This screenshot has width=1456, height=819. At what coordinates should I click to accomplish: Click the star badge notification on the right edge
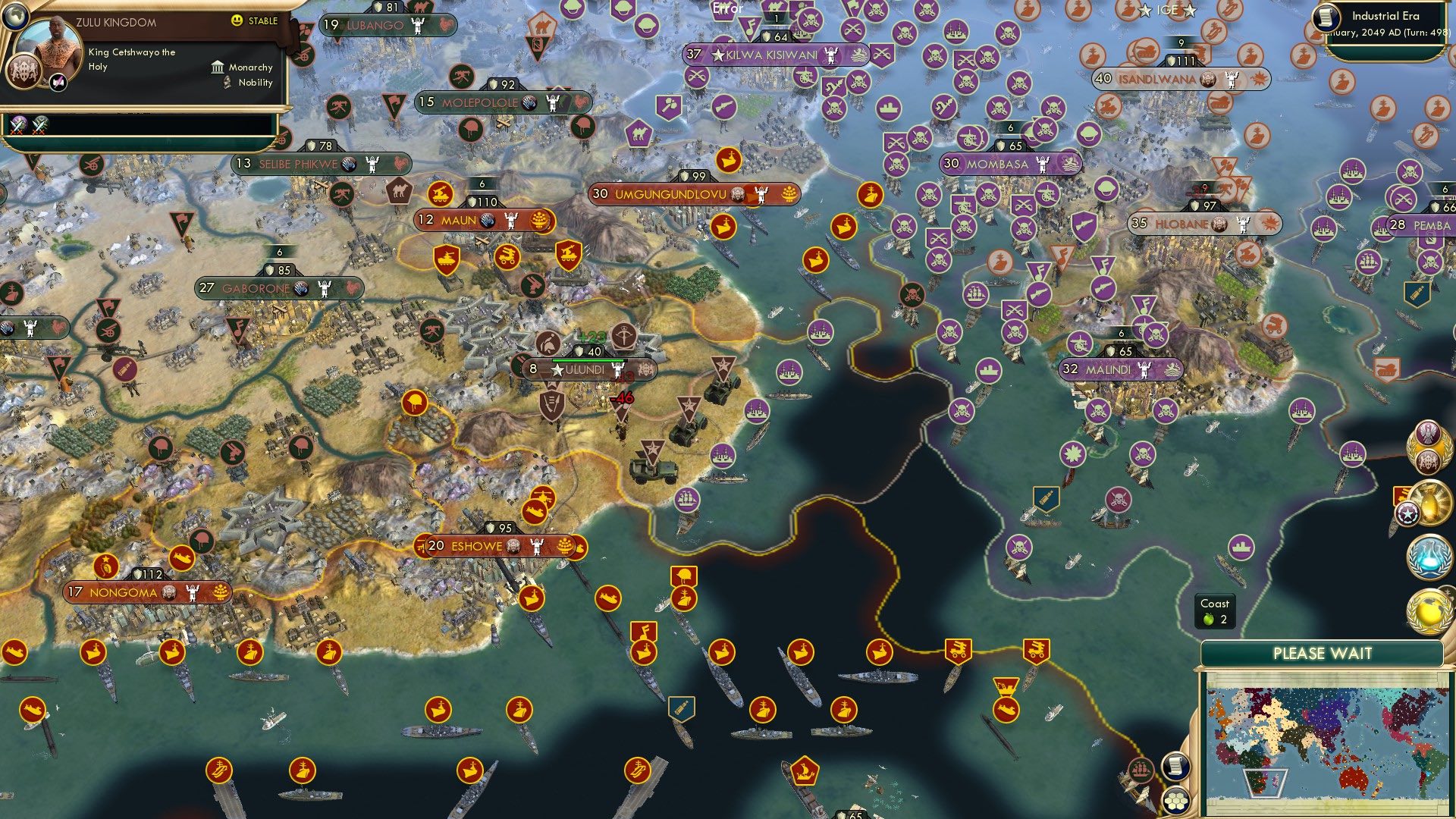click(x=1407, y=513)
